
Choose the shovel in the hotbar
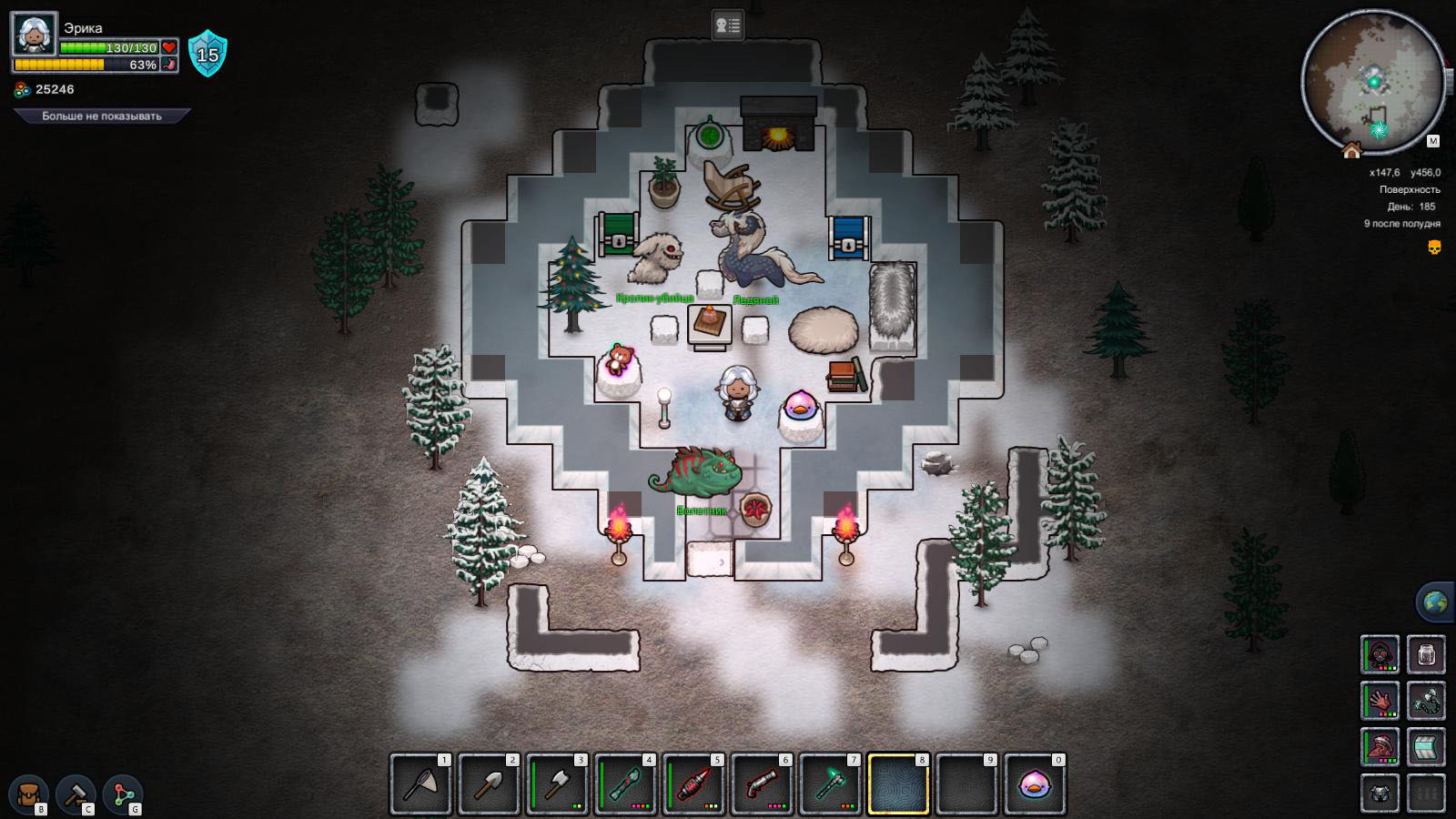(489, 784)
